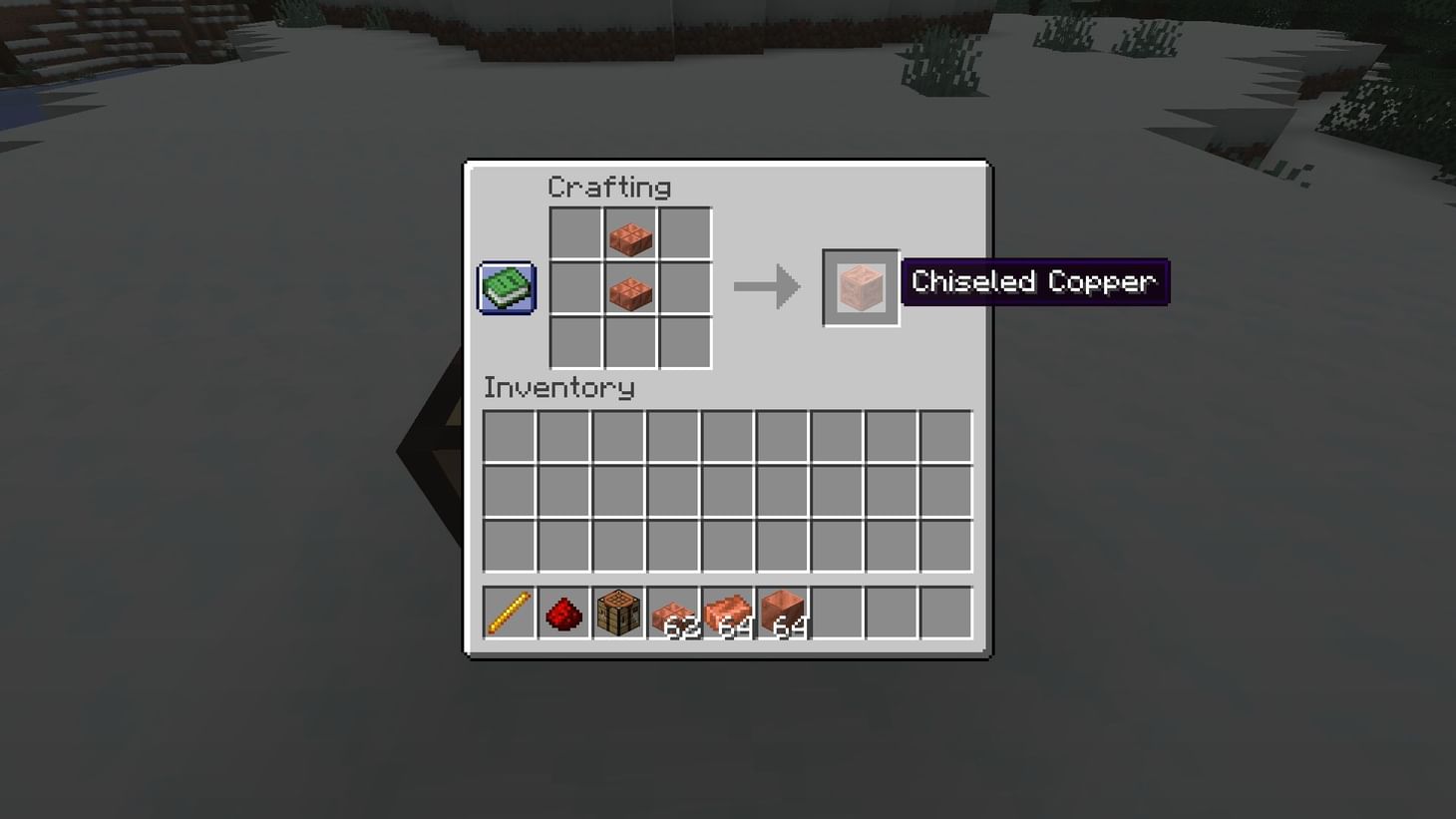Pick up the block of copper stack

tap(782, 612)
